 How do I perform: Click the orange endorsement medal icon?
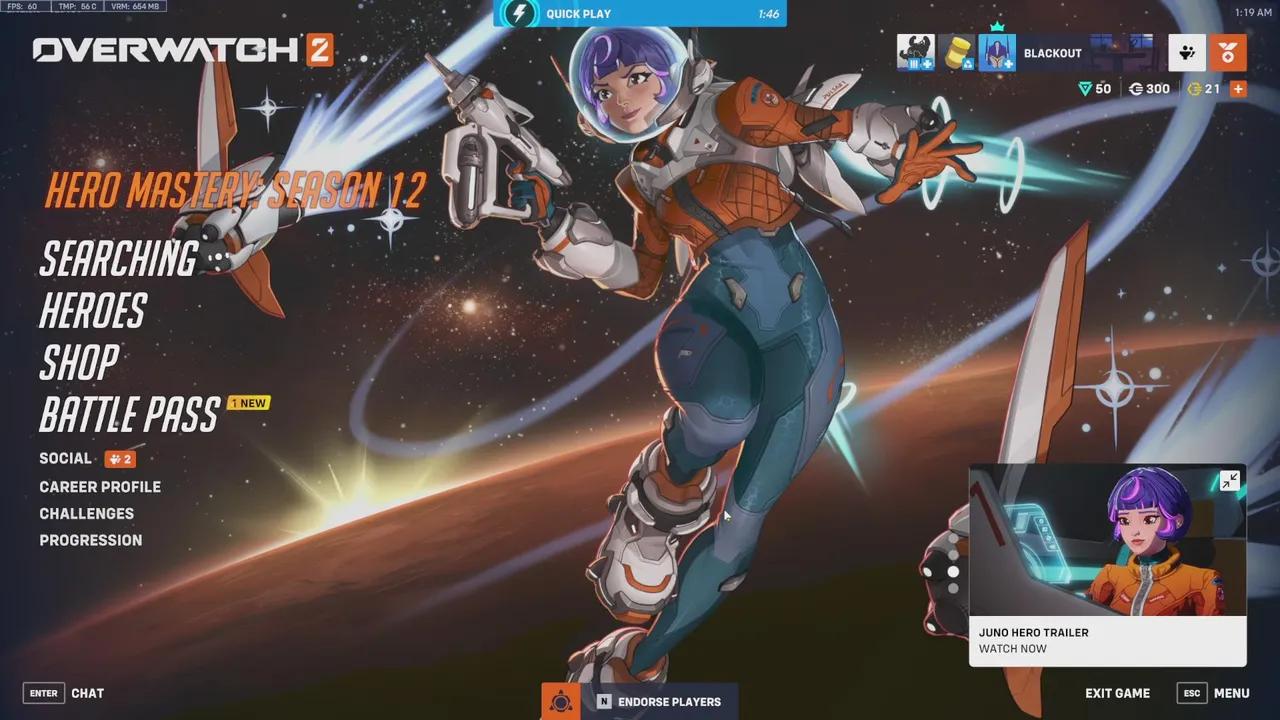(x=1227, y=52)
